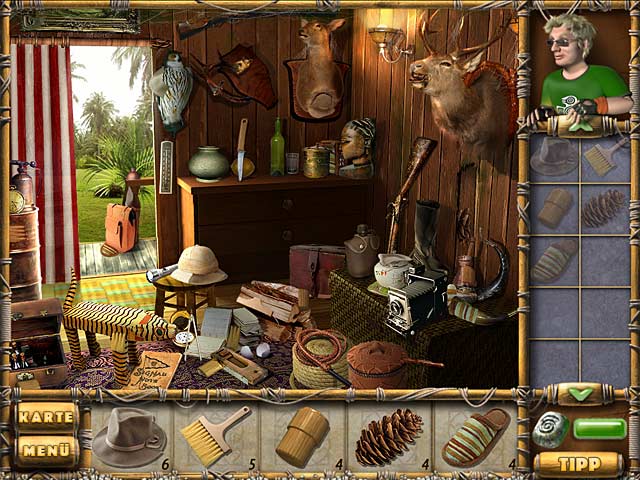
Task: Click the green arrow above the TIPP button
Action: pos(580,394)
